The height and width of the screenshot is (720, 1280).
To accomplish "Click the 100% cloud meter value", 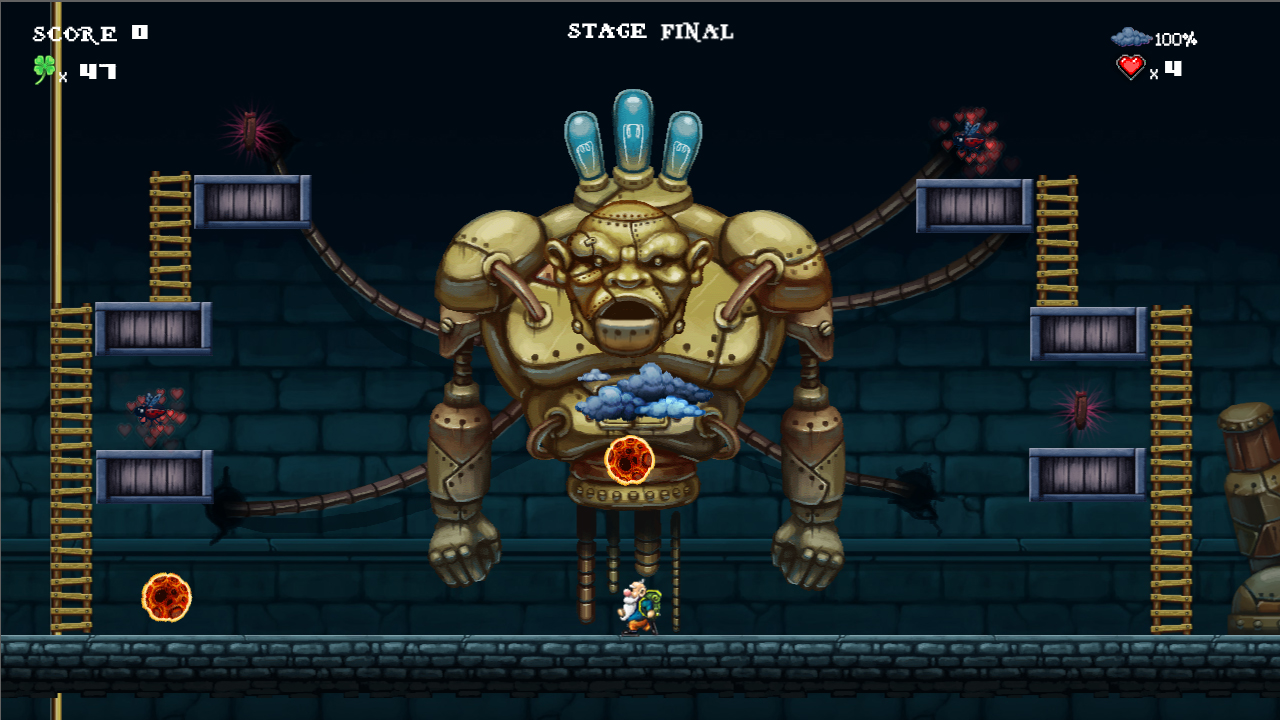I will [1174, 40].
